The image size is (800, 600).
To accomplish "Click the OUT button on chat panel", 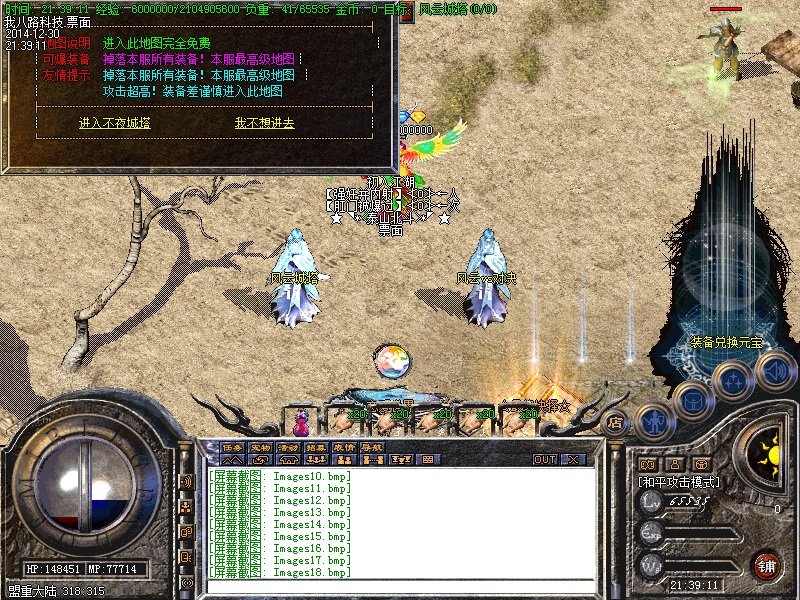I will pos(545,460).
